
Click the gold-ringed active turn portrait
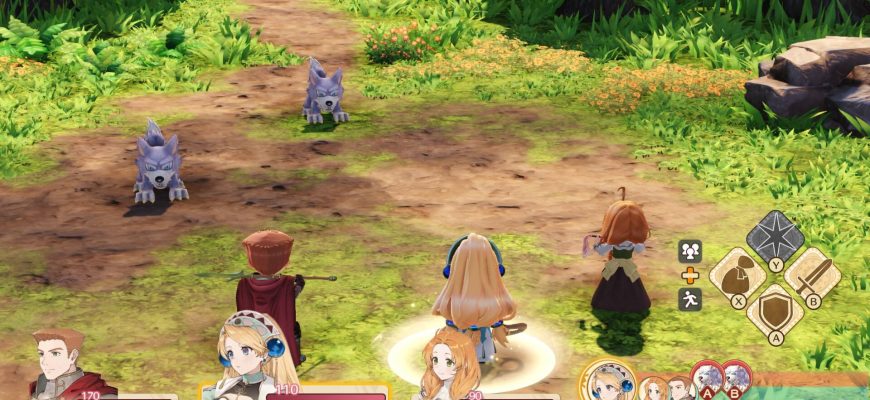[608, 381]
